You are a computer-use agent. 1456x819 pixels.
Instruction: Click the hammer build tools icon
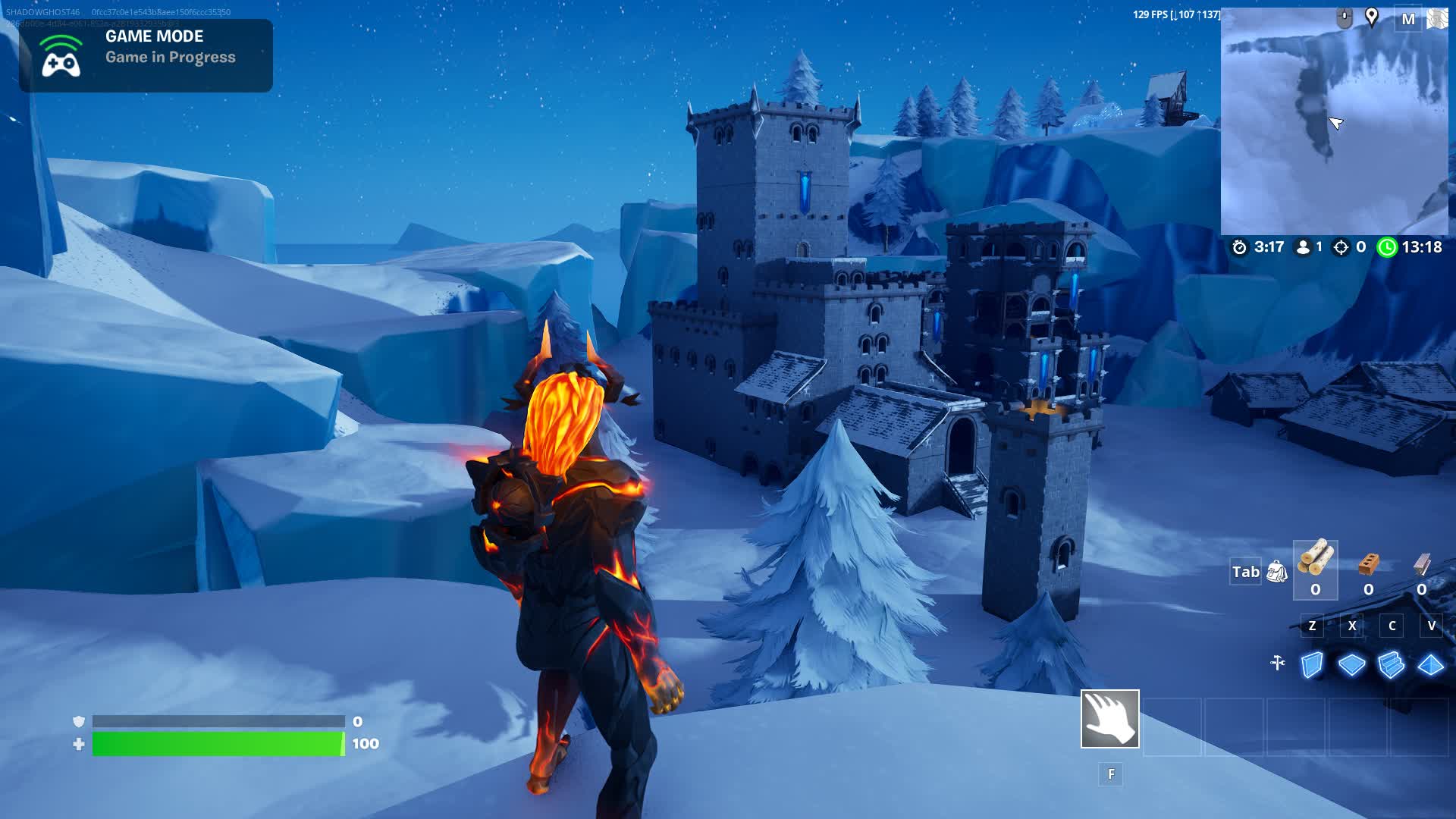[x=1278, y=662]
